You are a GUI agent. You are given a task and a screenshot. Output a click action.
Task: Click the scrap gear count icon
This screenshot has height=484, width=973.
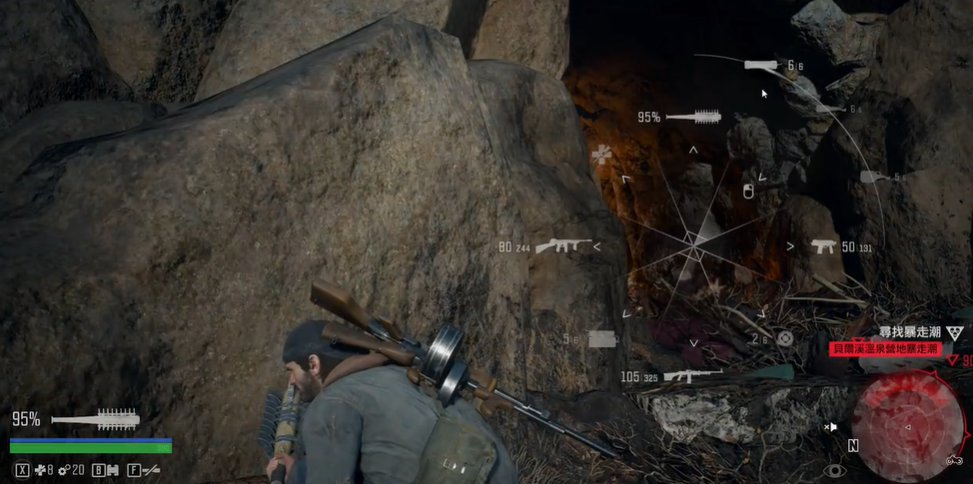[63, 469]
